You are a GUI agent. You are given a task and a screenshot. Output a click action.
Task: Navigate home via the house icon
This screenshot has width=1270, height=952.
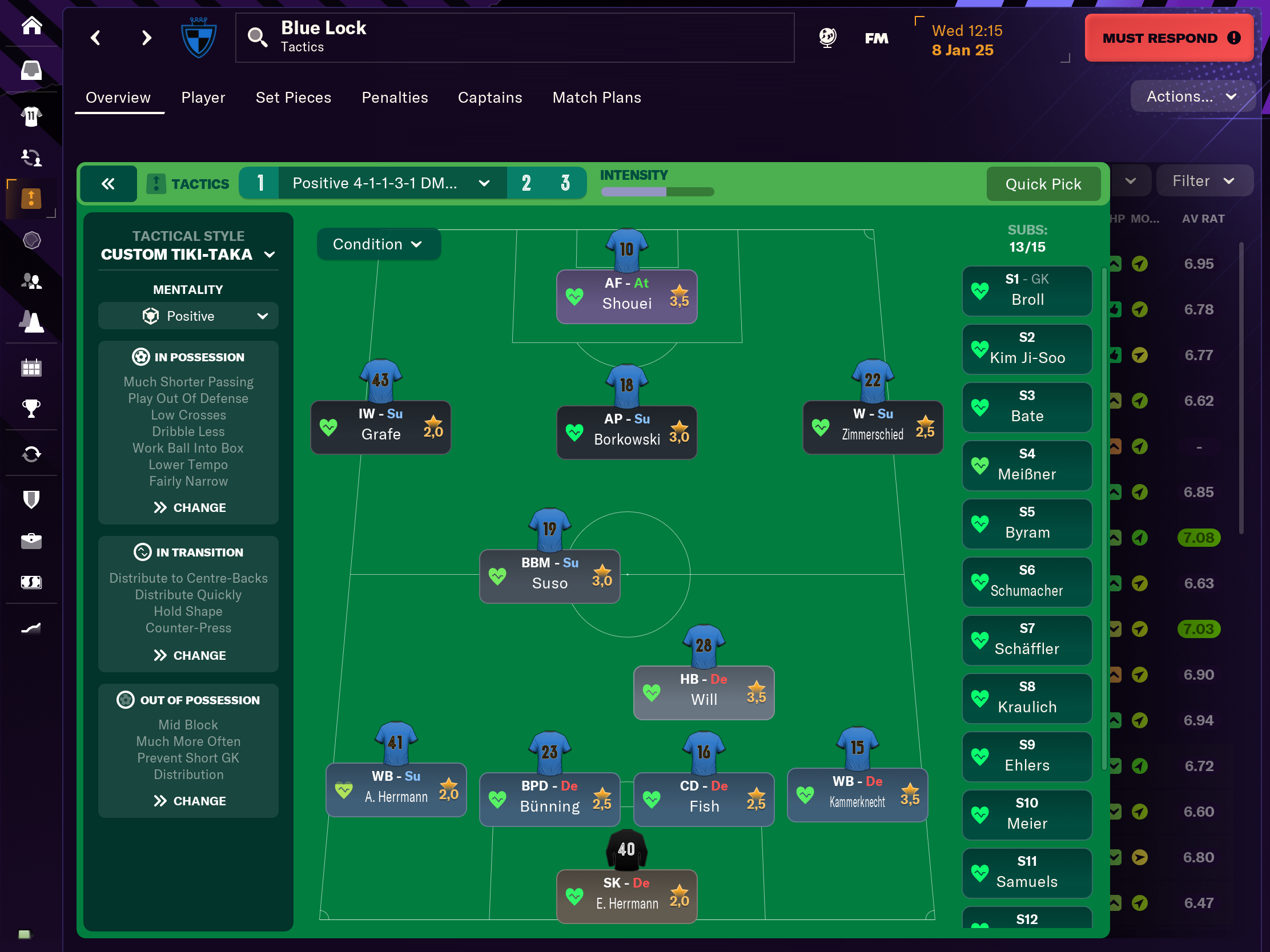31,26
